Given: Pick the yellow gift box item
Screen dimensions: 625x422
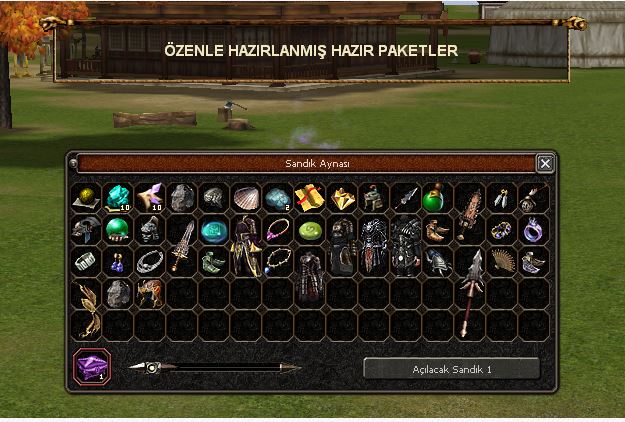Looking at the screenshot, I should tap(310, 197).
